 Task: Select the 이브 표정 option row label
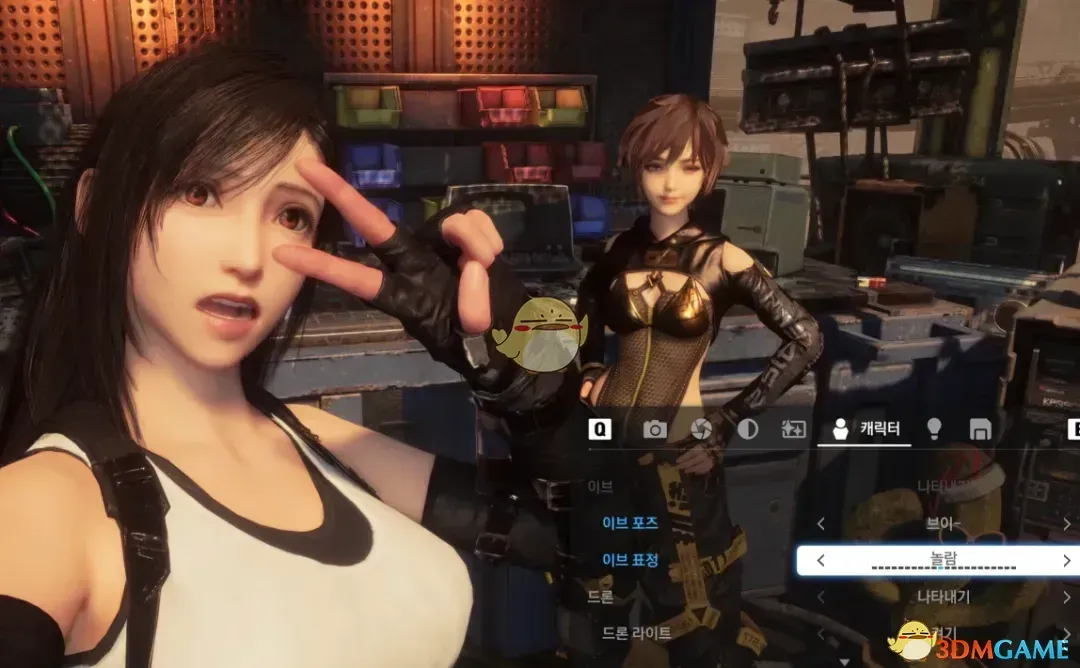coord(630,560)
